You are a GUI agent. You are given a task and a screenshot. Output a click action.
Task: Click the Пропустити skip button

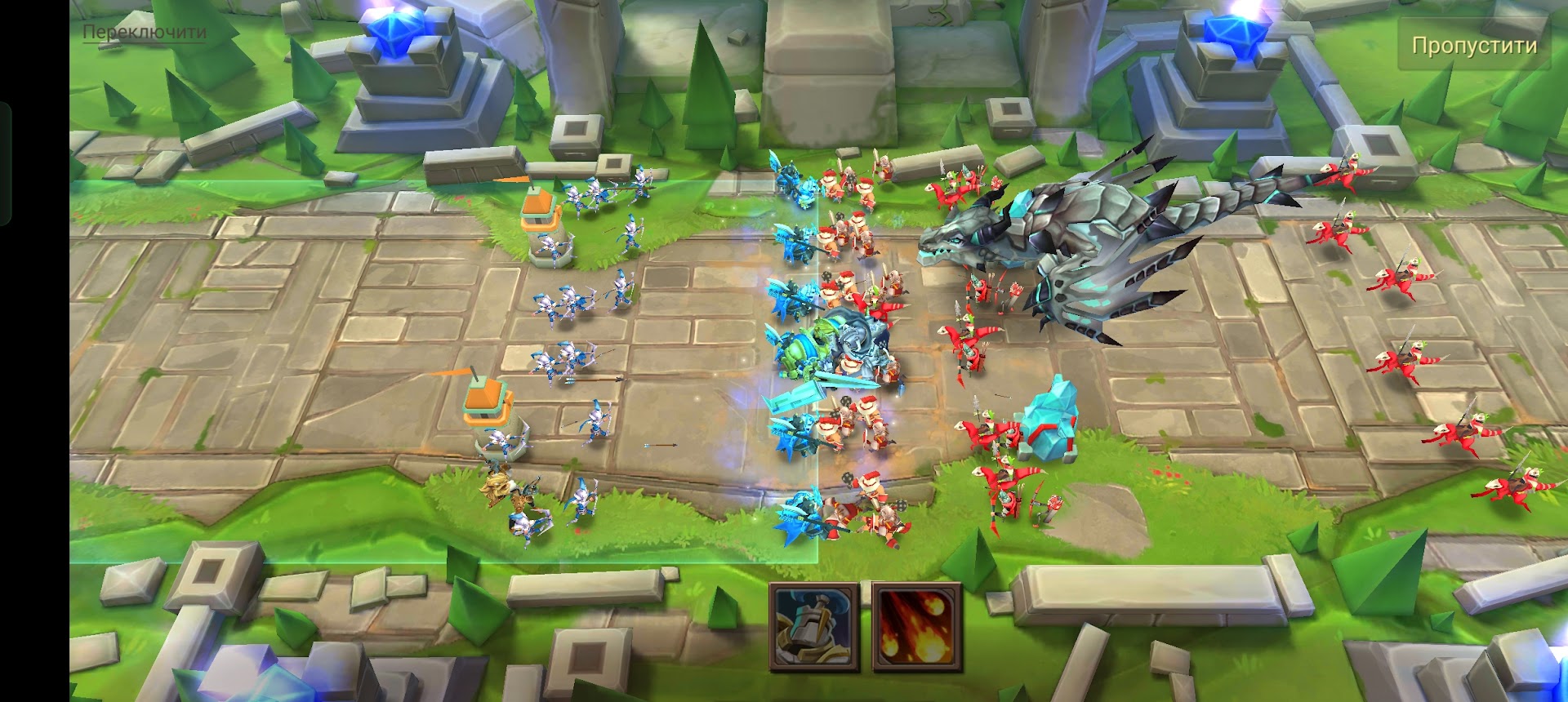1474,46
